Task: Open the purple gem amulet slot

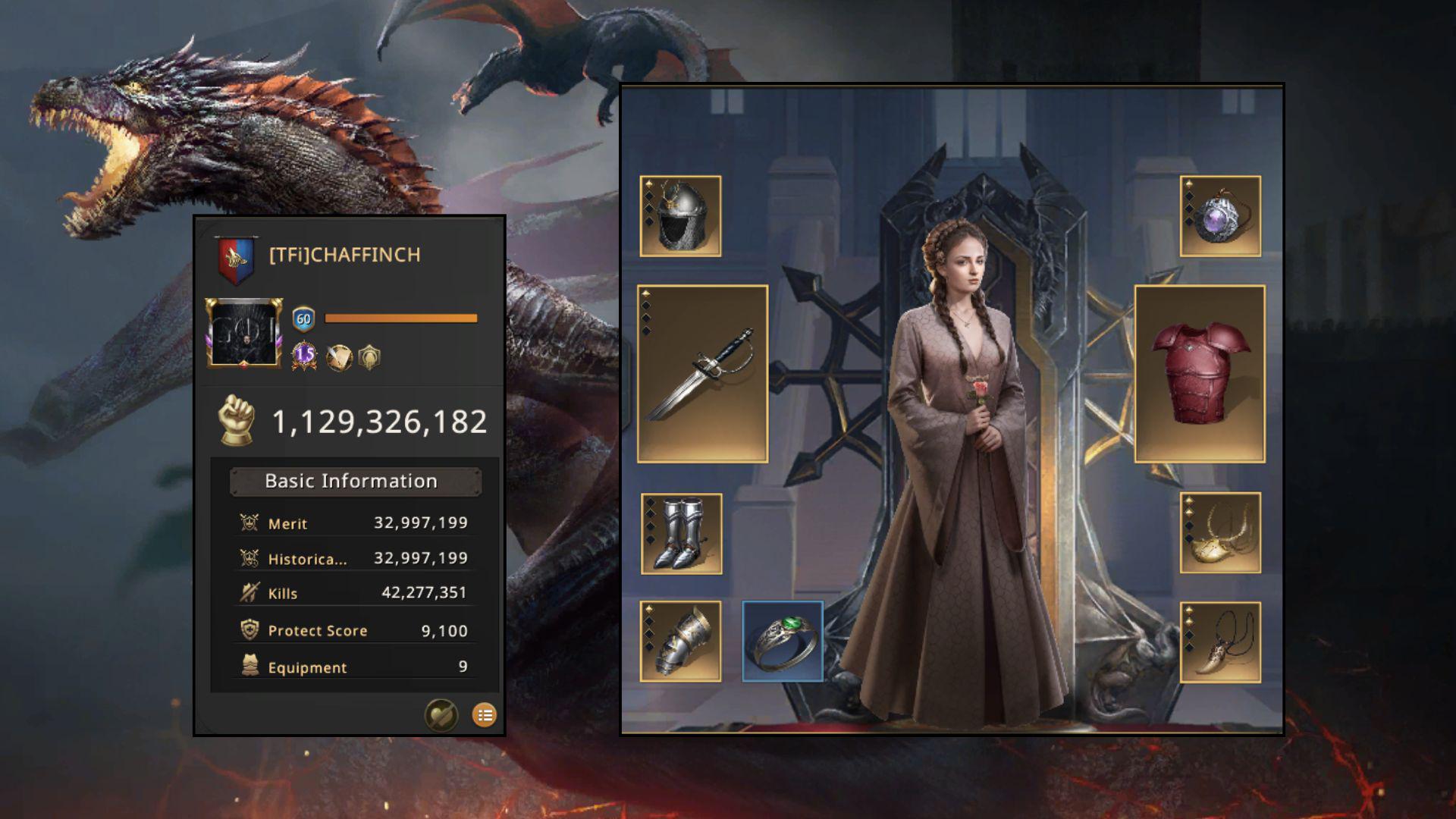Action: (1220, 217)
